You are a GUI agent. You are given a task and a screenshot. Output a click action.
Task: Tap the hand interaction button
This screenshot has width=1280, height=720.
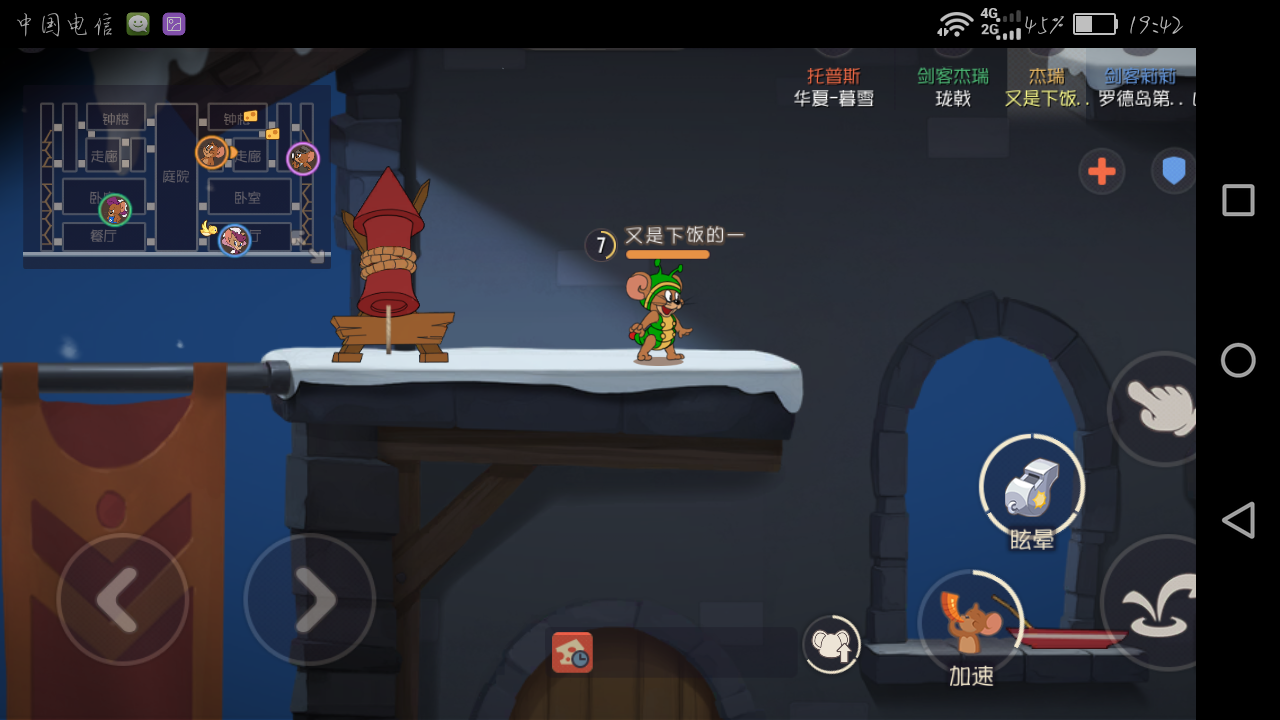[1157, 405]
